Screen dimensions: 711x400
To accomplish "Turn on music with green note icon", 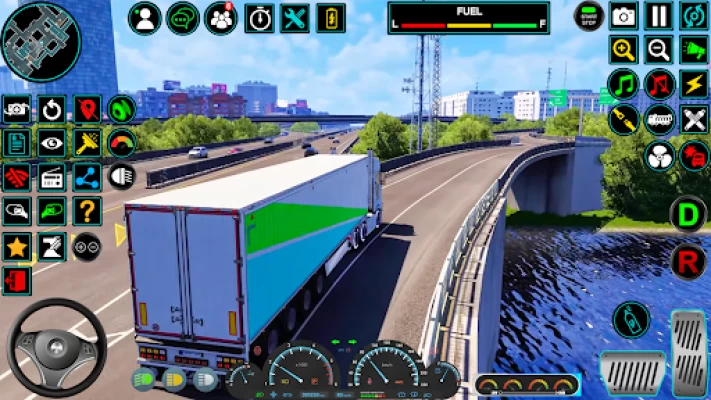I will coord(624,83).
